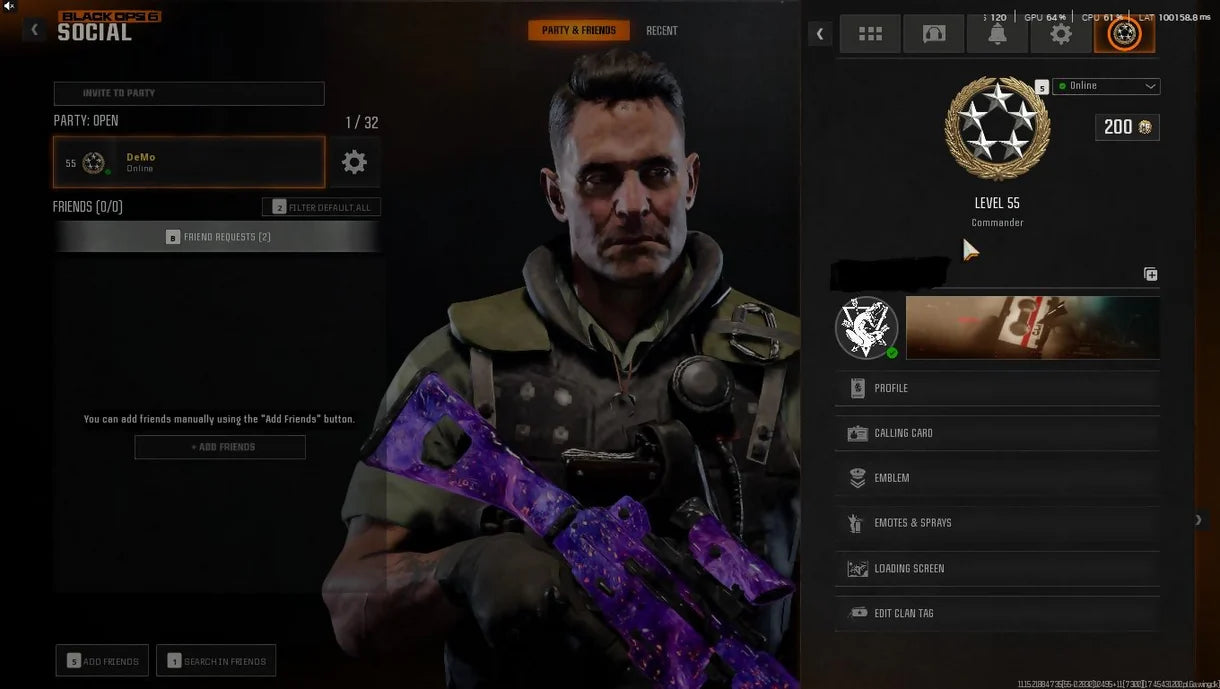Open the Online status dropdown
This screenshot has height=689, width=1220.
[1106, 86]
